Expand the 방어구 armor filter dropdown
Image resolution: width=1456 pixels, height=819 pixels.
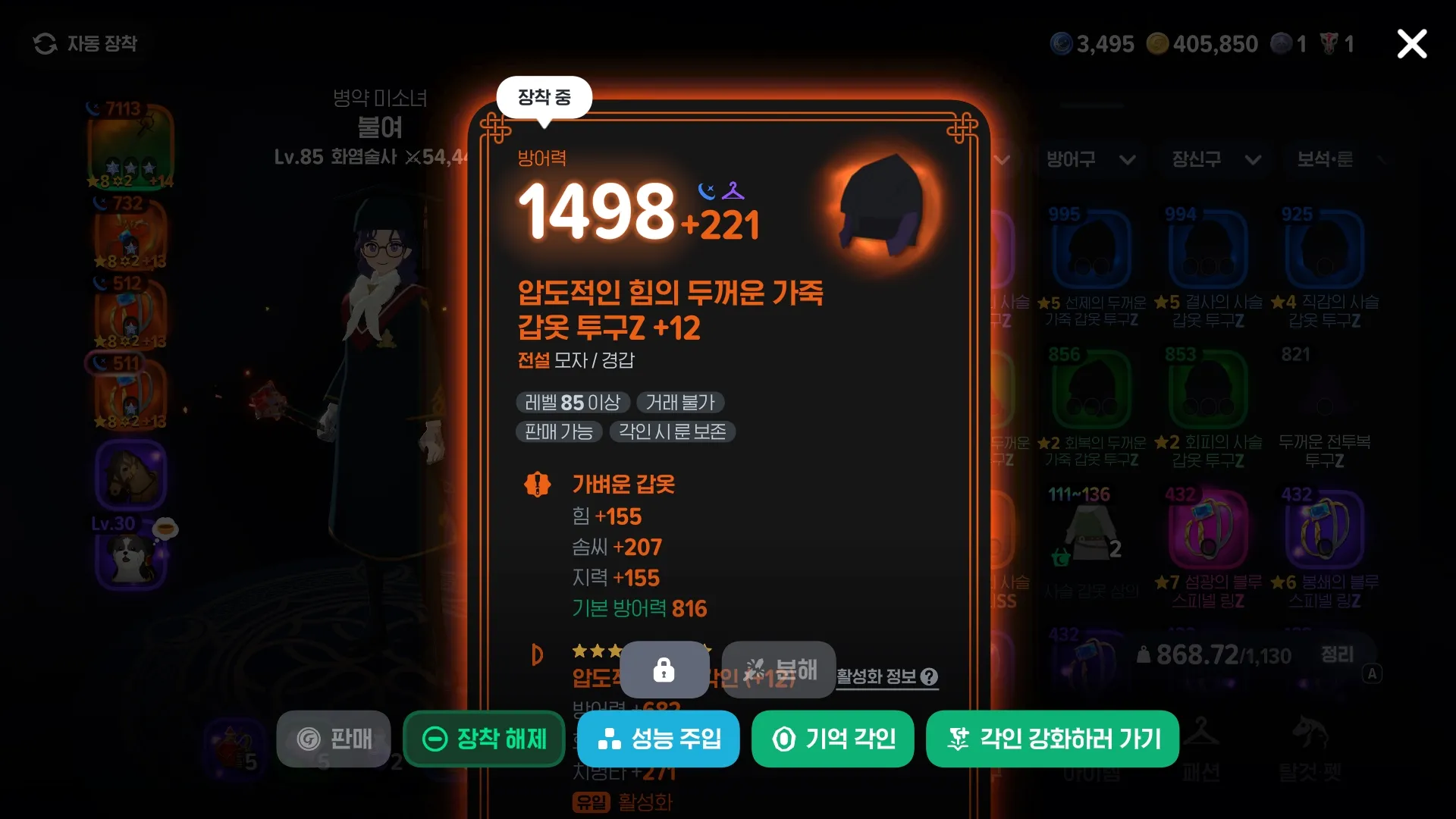(x=1090, y=160)
